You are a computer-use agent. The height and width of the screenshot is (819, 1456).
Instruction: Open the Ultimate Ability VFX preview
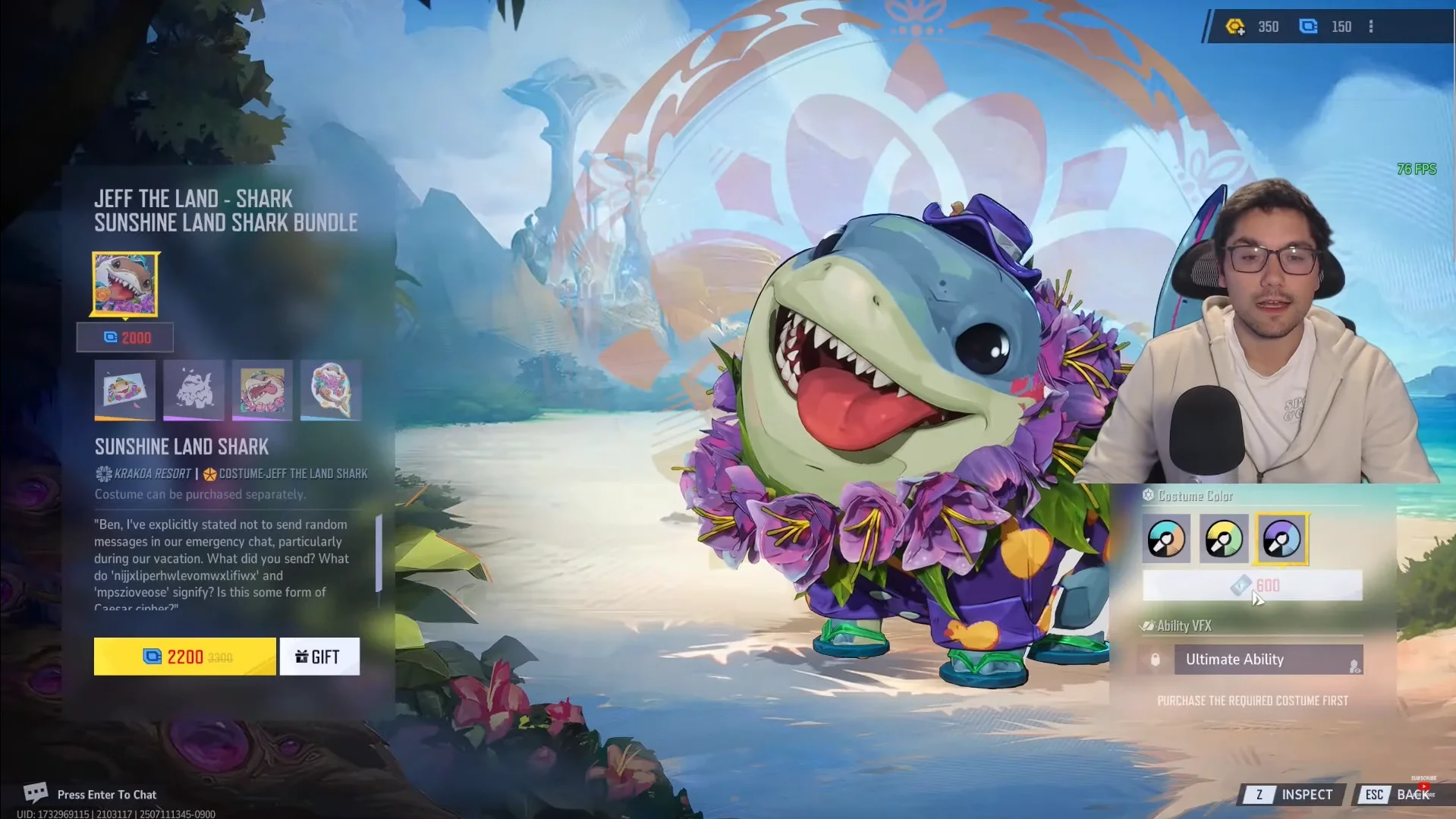(1268, 660)
